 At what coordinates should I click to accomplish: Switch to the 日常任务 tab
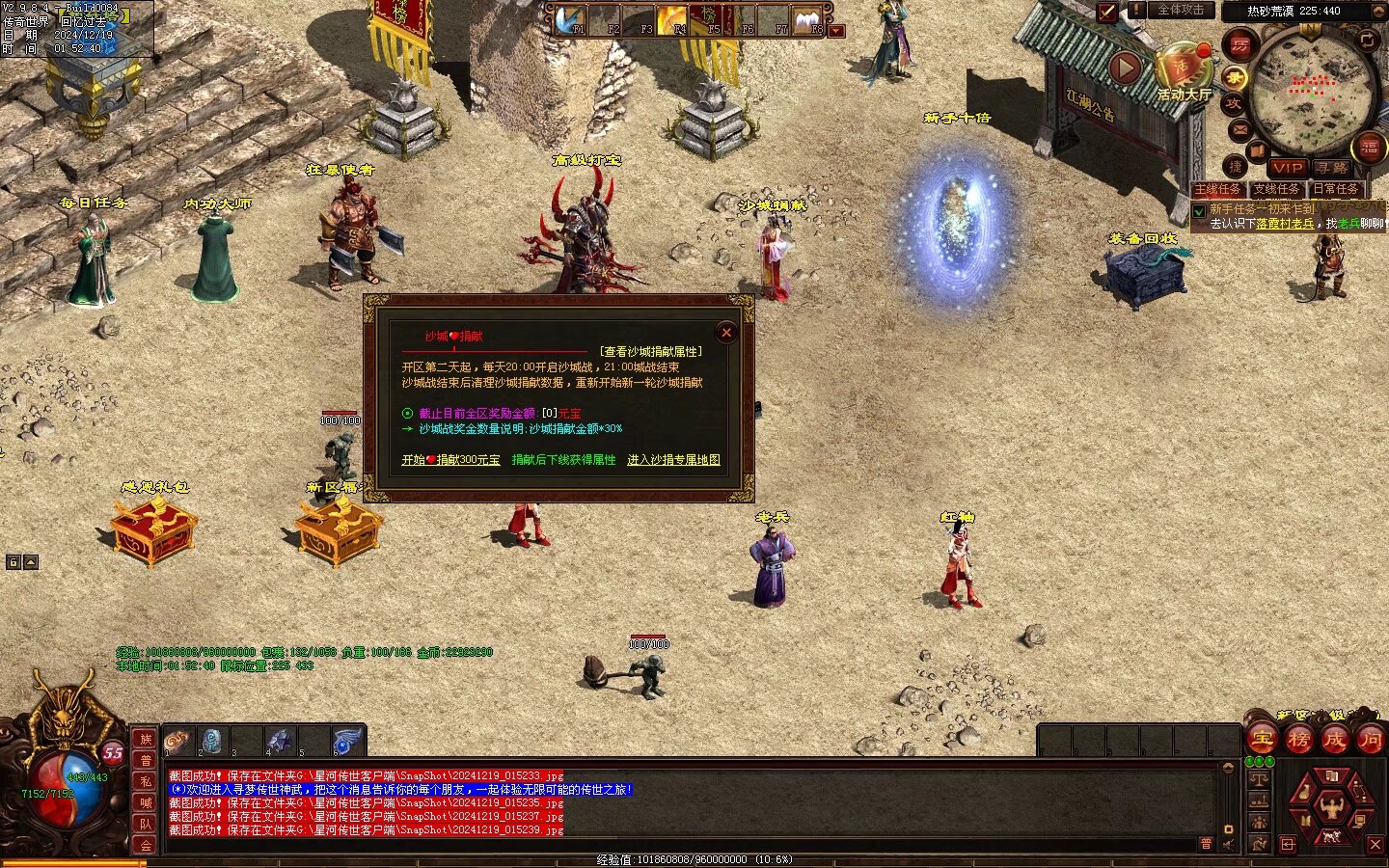[1335, 189]
